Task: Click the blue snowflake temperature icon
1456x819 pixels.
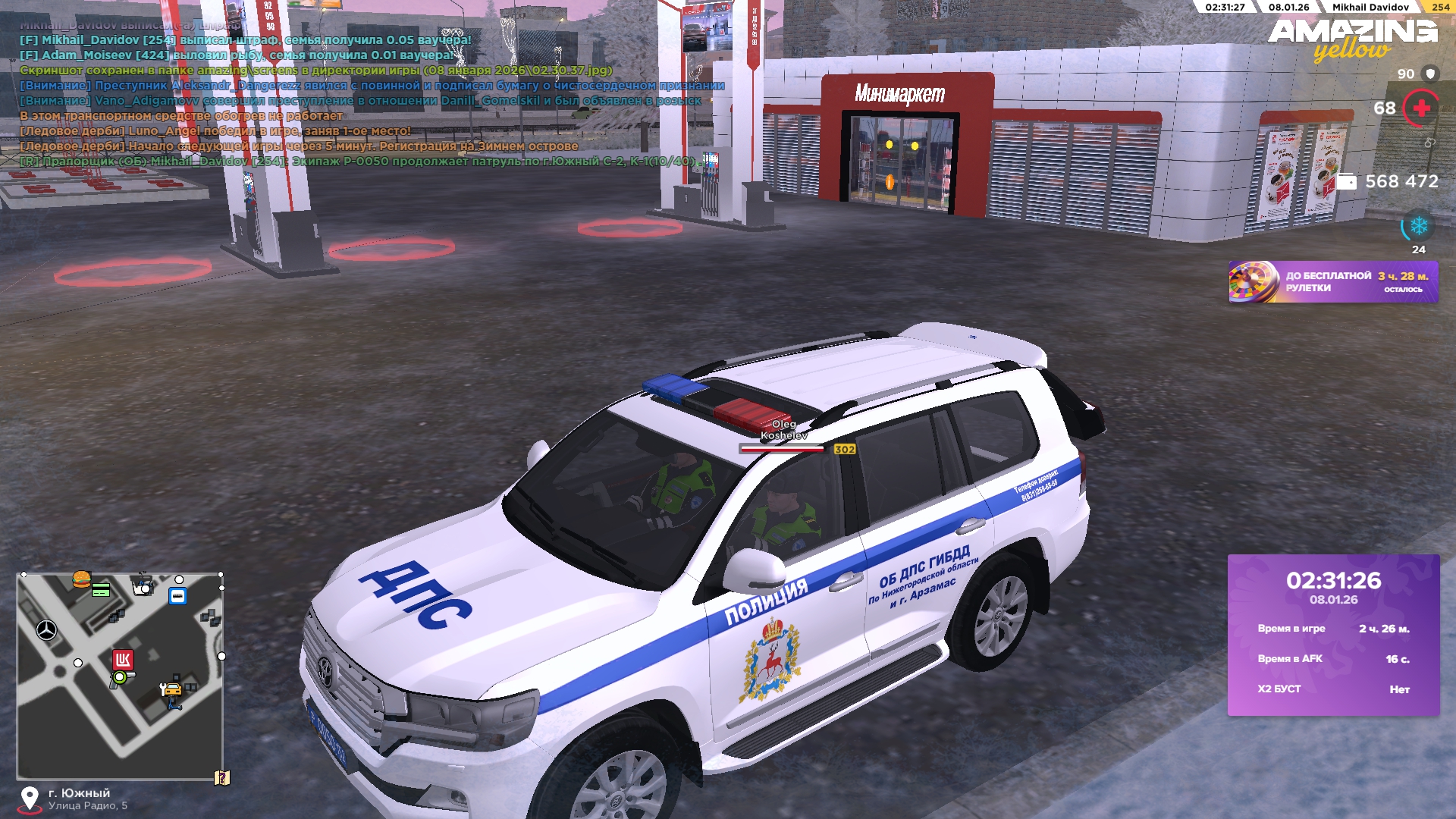Action: point(1418,226)
